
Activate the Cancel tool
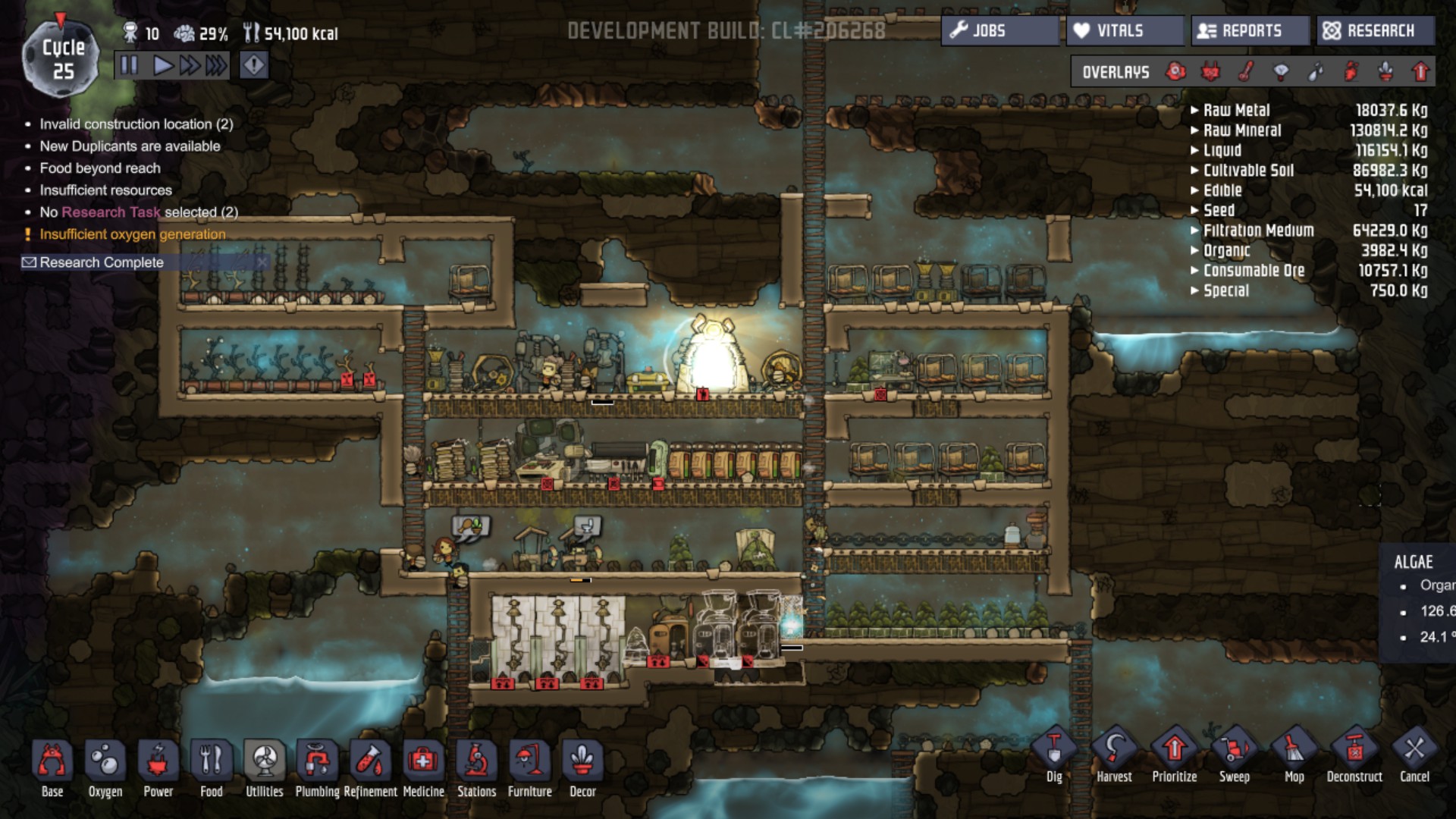[x=1414, y=756]
